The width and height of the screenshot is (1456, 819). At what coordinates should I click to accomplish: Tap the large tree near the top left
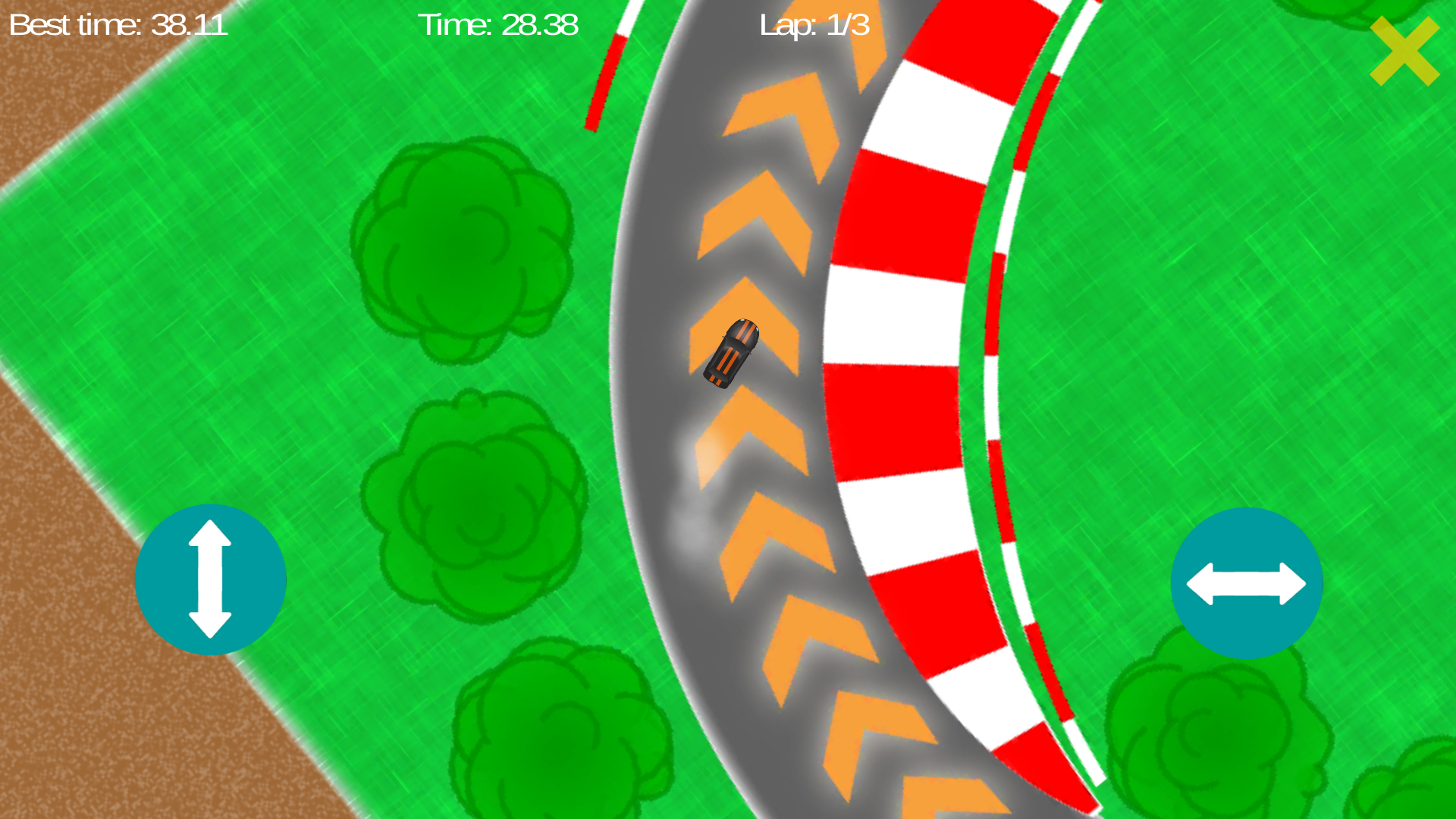[463, 250]
